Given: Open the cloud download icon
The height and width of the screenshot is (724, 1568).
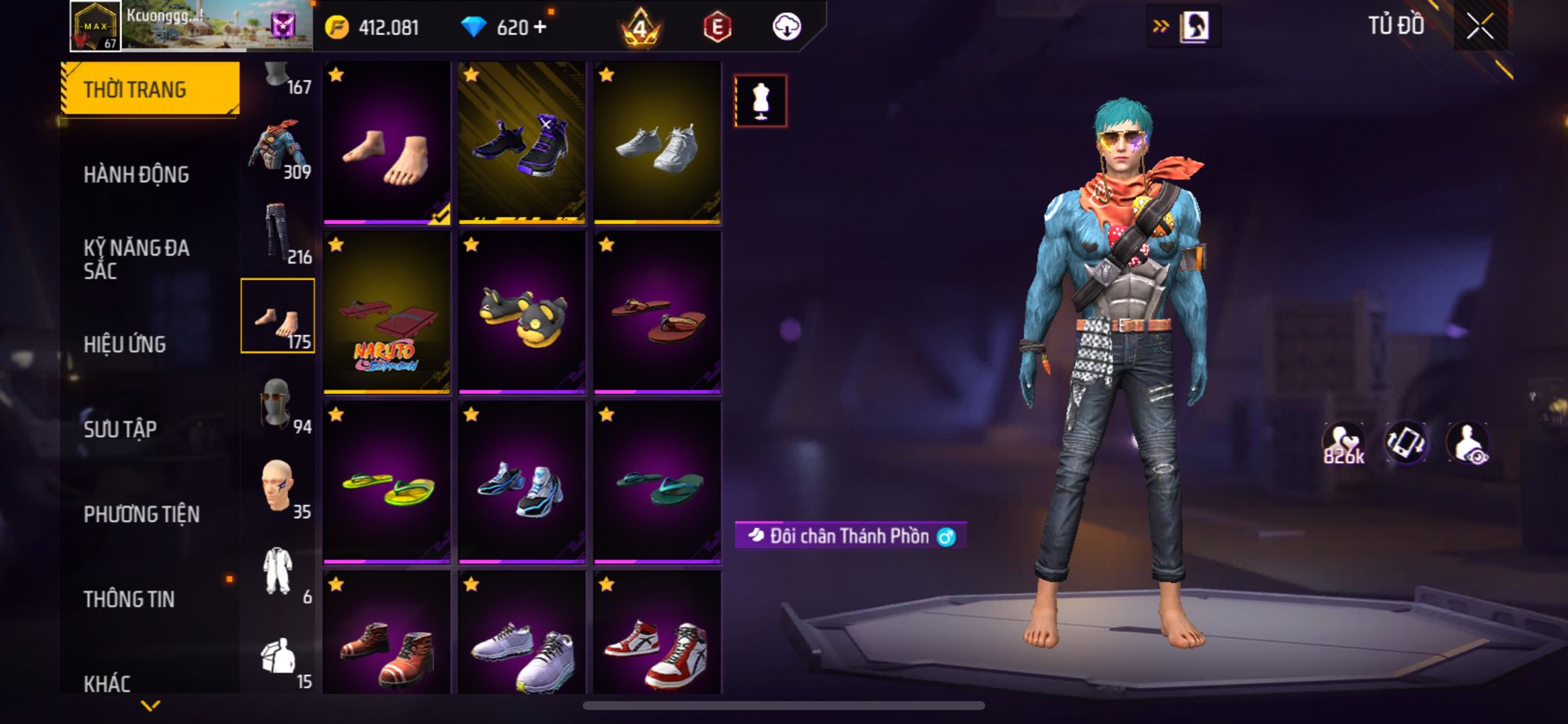Looking at the screenshot, I should [786, 27].
